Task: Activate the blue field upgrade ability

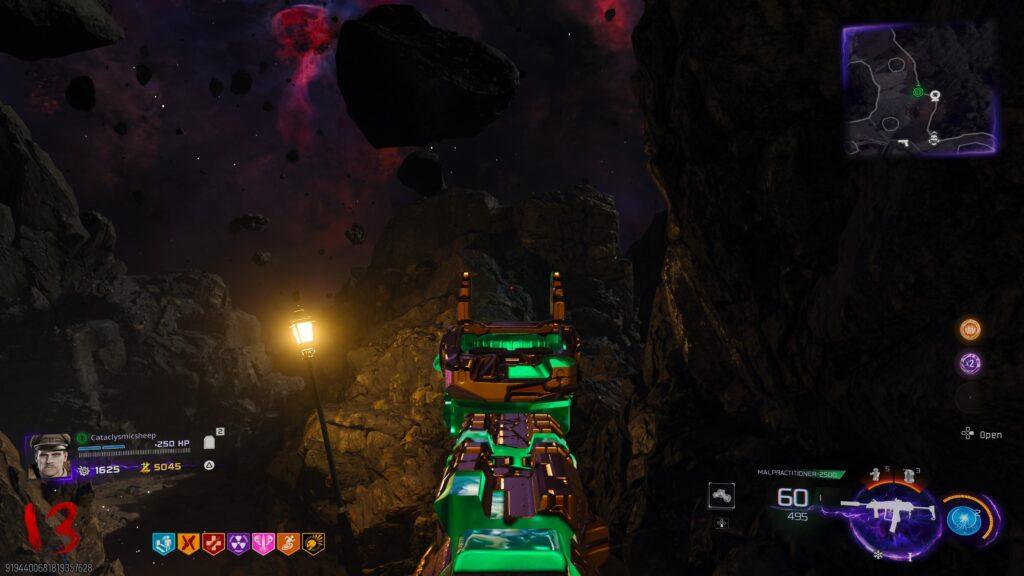Action: pos(962,519)
